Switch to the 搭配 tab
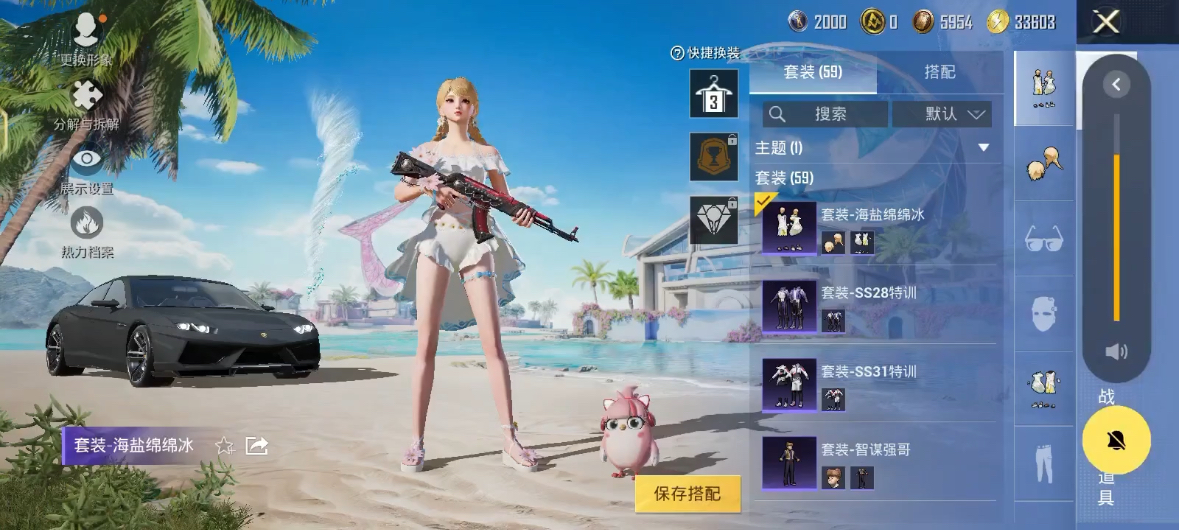 pyautogui.click(x=939, y=72)
